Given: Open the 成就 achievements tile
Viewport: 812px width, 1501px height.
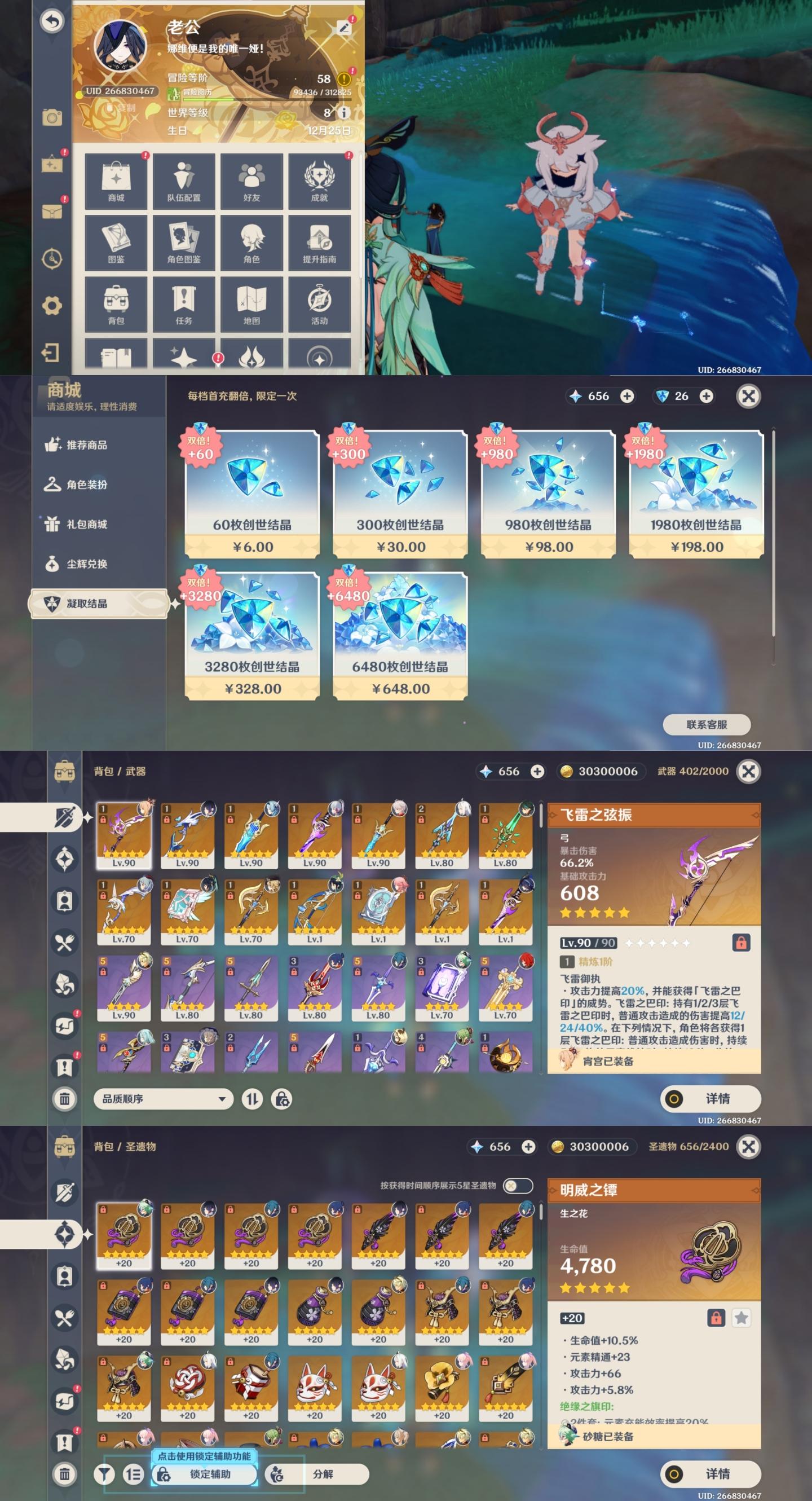Looking at the screenshot, I should click(319, 181).
